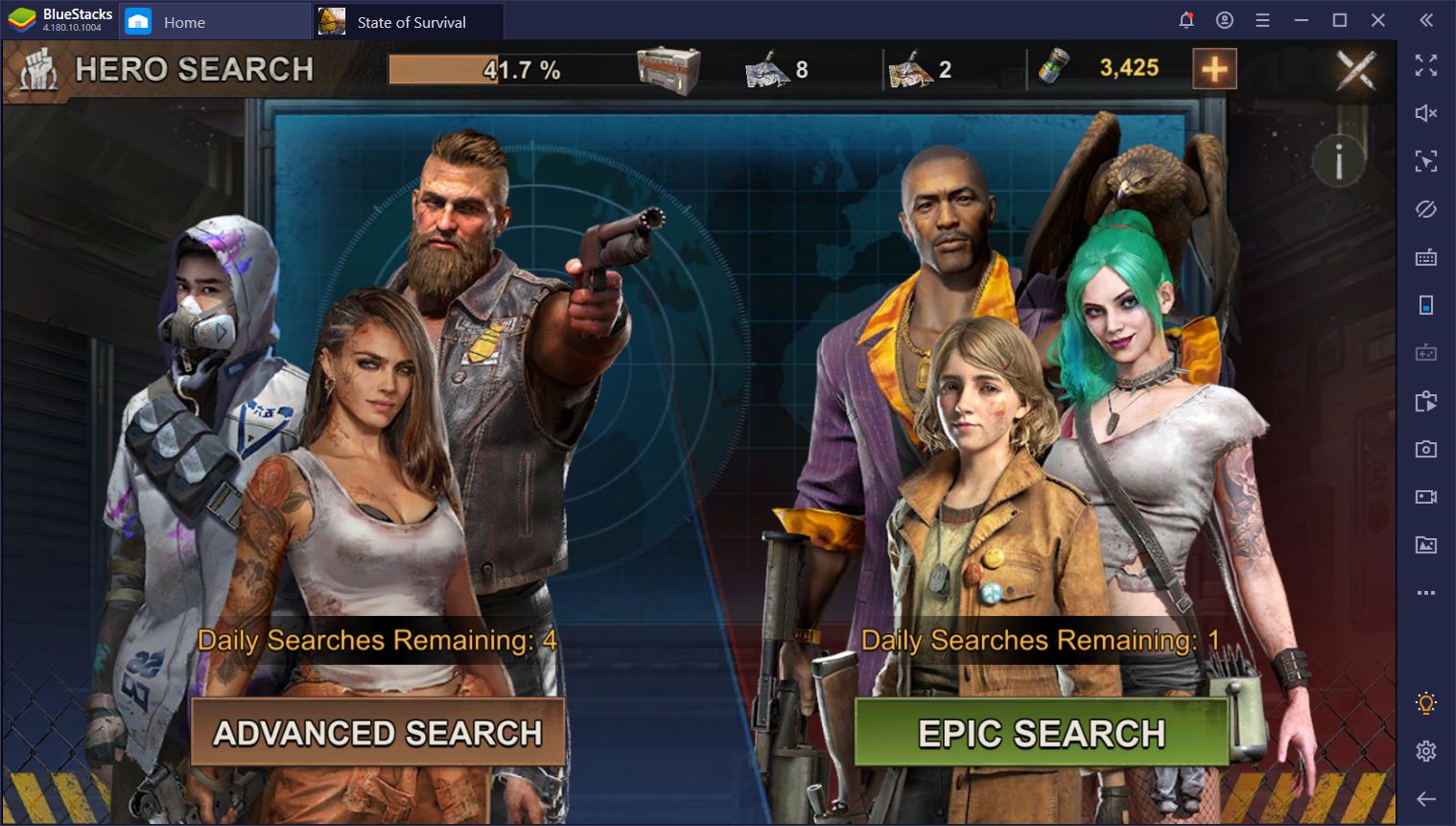
Task: Select the State of Survival tab
Action: 408,21
